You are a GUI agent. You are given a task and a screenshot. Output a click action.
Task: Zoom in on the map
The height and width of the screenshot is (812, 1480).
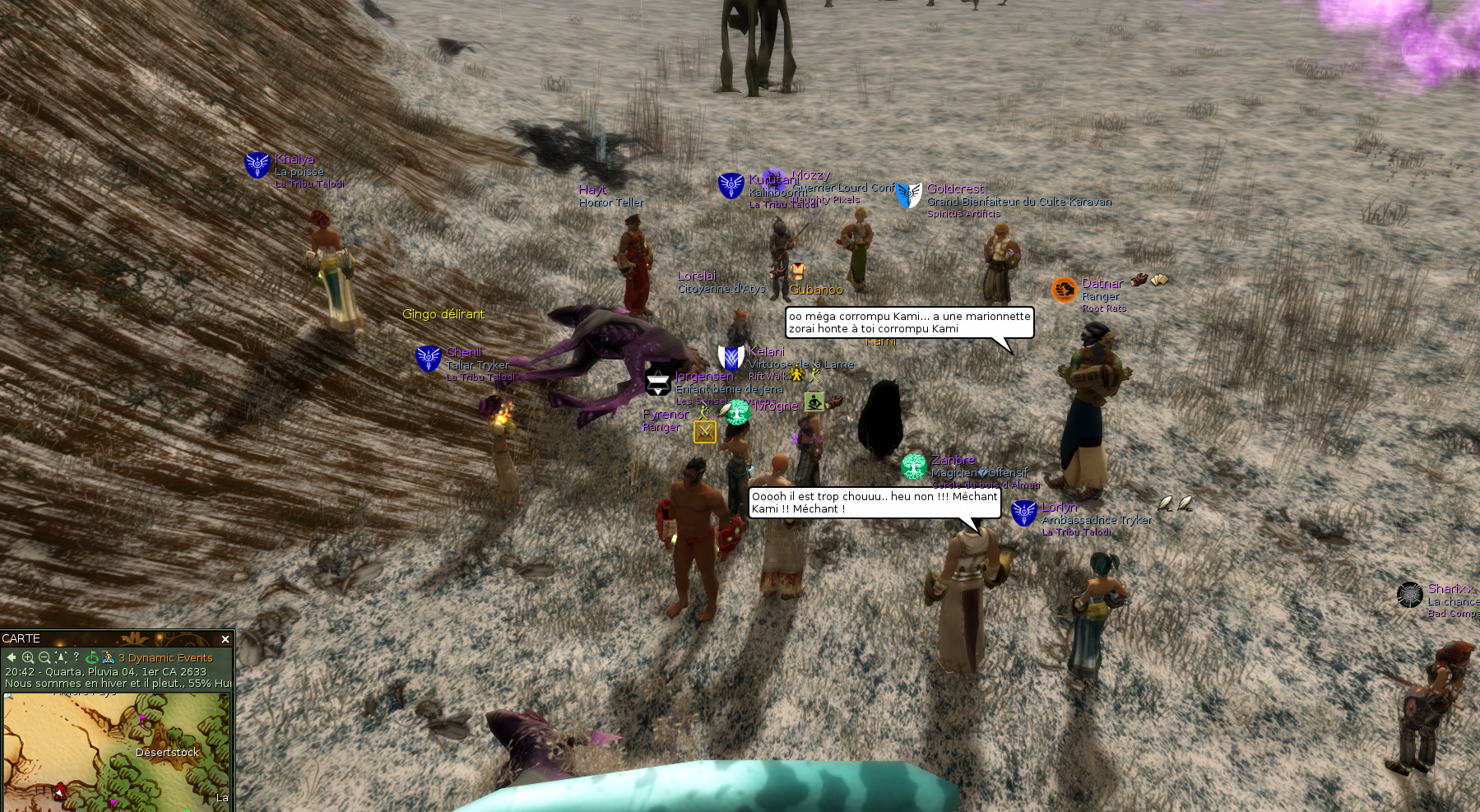pyautogui.click(x=28, y=657)
